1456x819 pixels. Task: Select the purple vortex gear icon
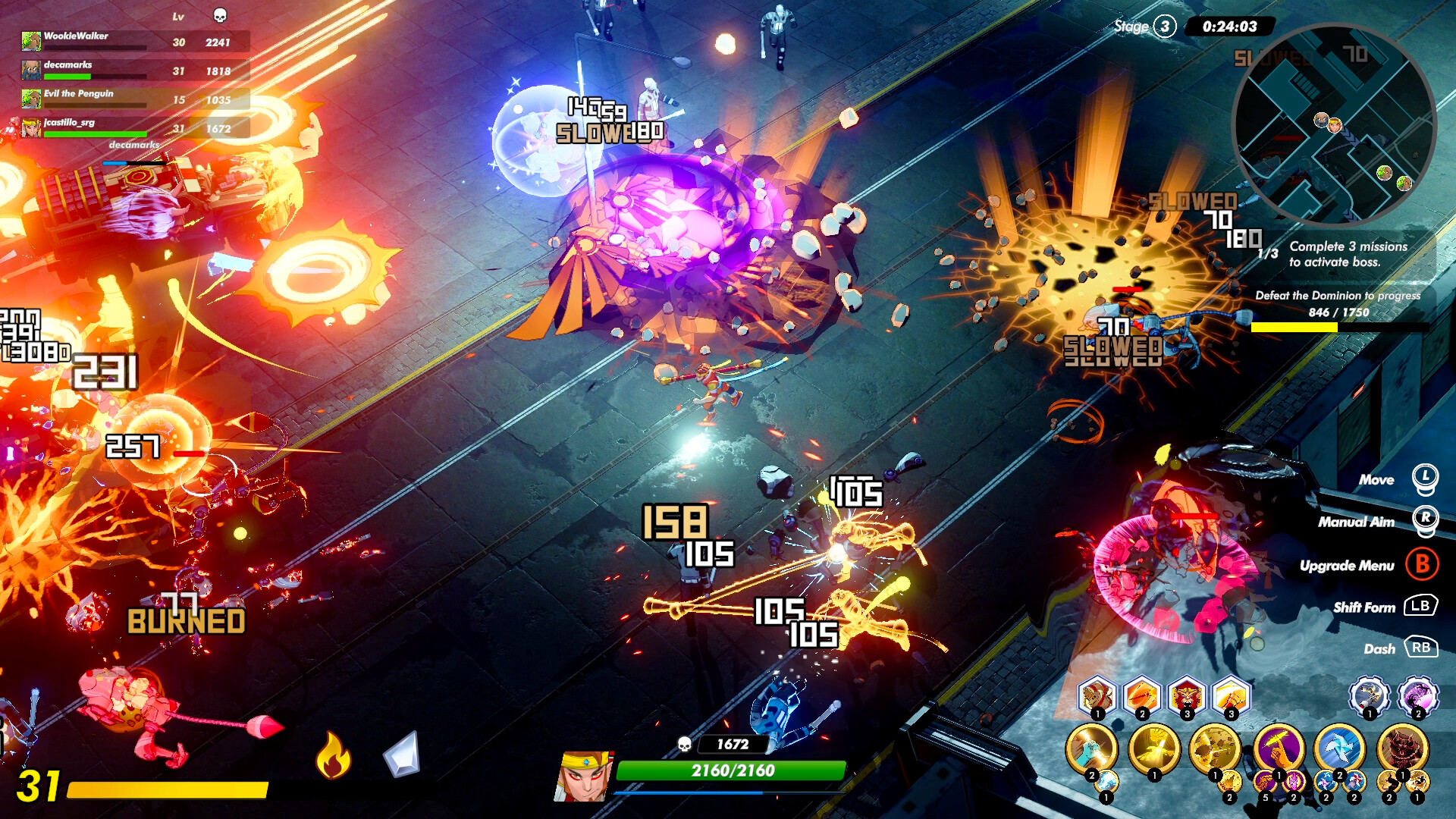point(1417,695)
